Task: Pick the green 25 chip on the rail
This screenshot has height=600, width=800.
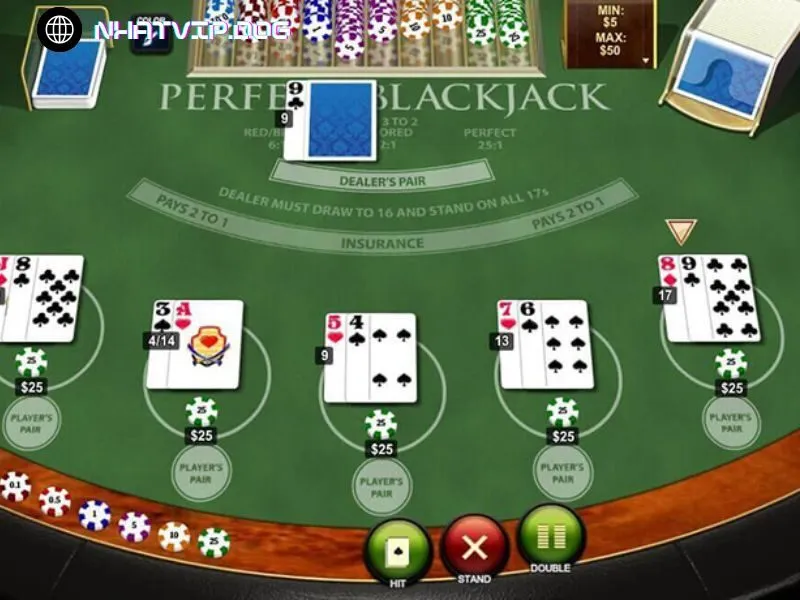Action: pos(214,542)
